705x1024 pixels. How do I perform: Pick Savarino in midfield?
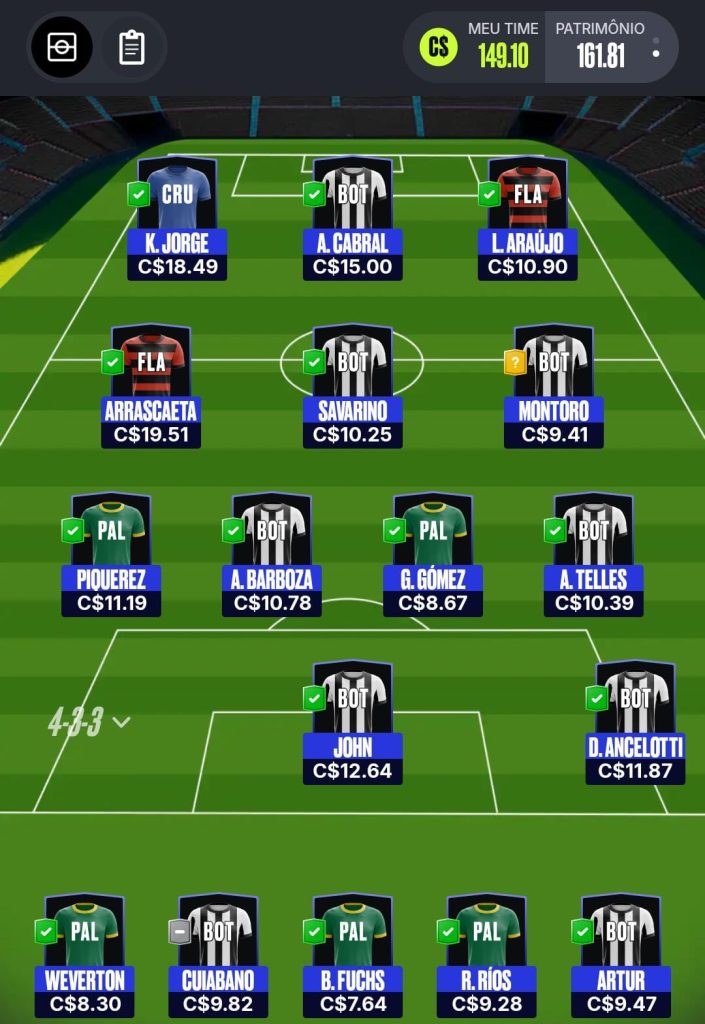[x=352, y=385]
